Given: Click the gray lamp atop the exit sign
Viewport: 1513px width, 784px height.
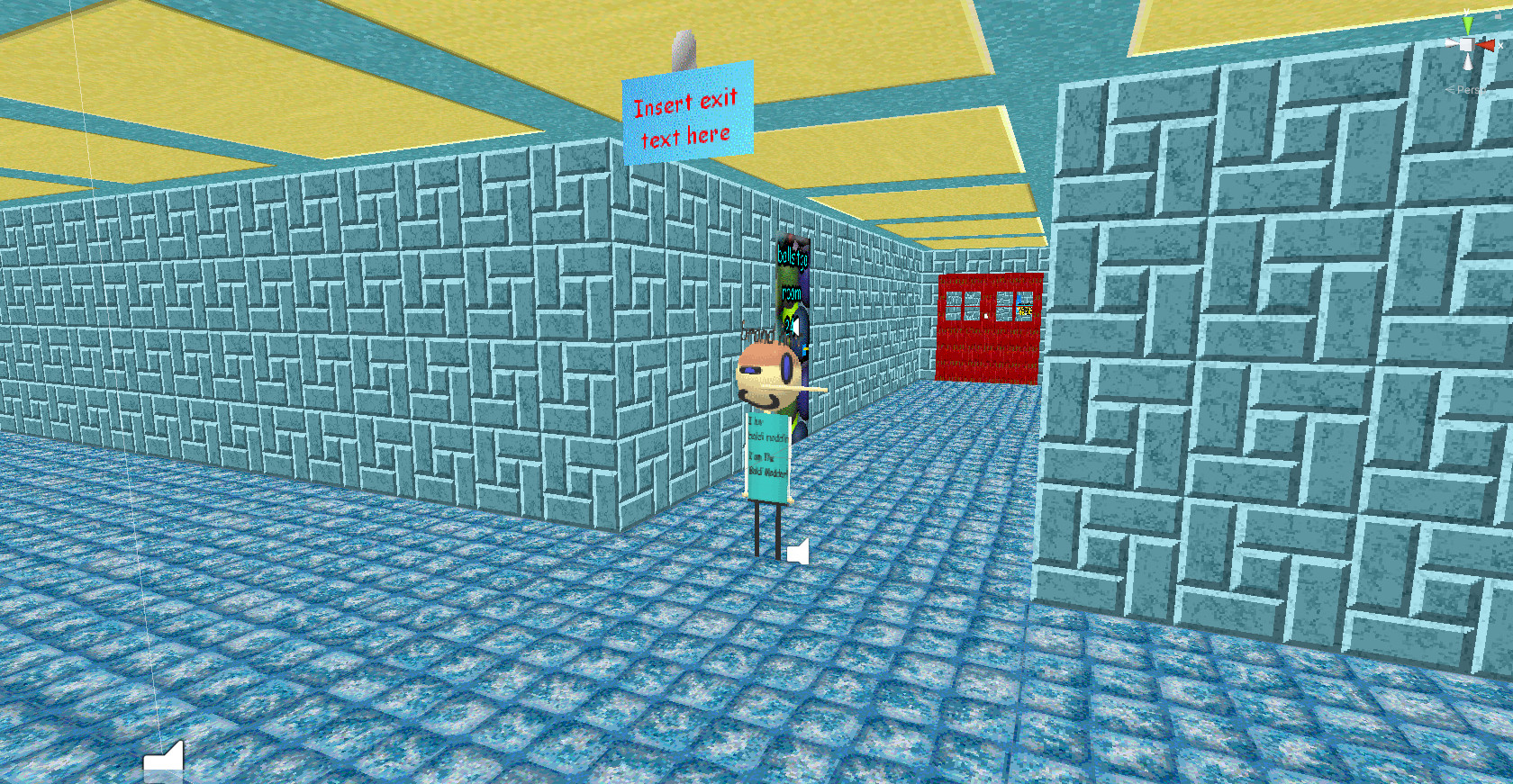Looking at the screenshot, I should 684,50.
